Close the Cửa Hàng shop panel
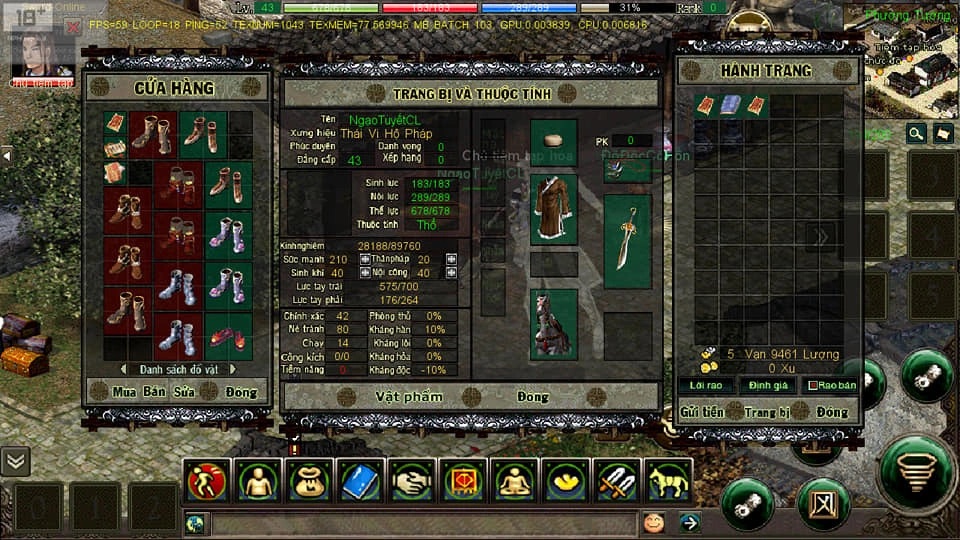 pos(241,392)
